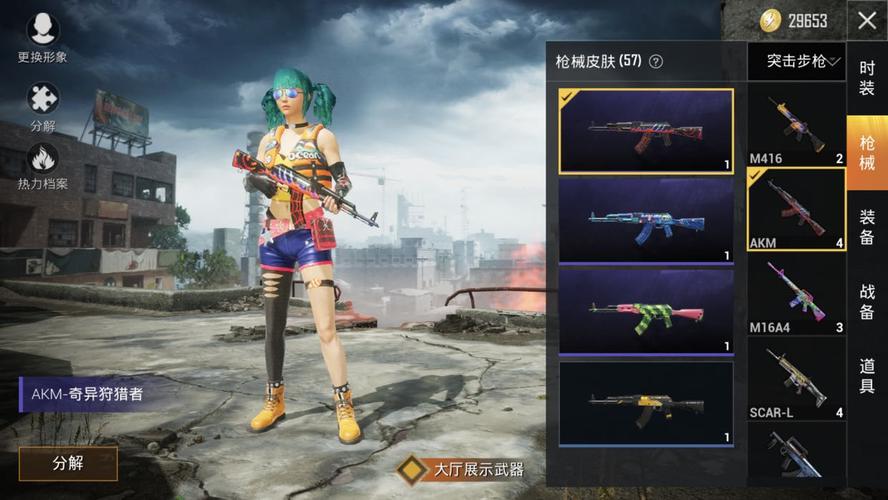Select 大厅展示武器 lobby display weapon
Image resolution: width=888 pixels, height=500 pixels.
(x=461, y=468)
